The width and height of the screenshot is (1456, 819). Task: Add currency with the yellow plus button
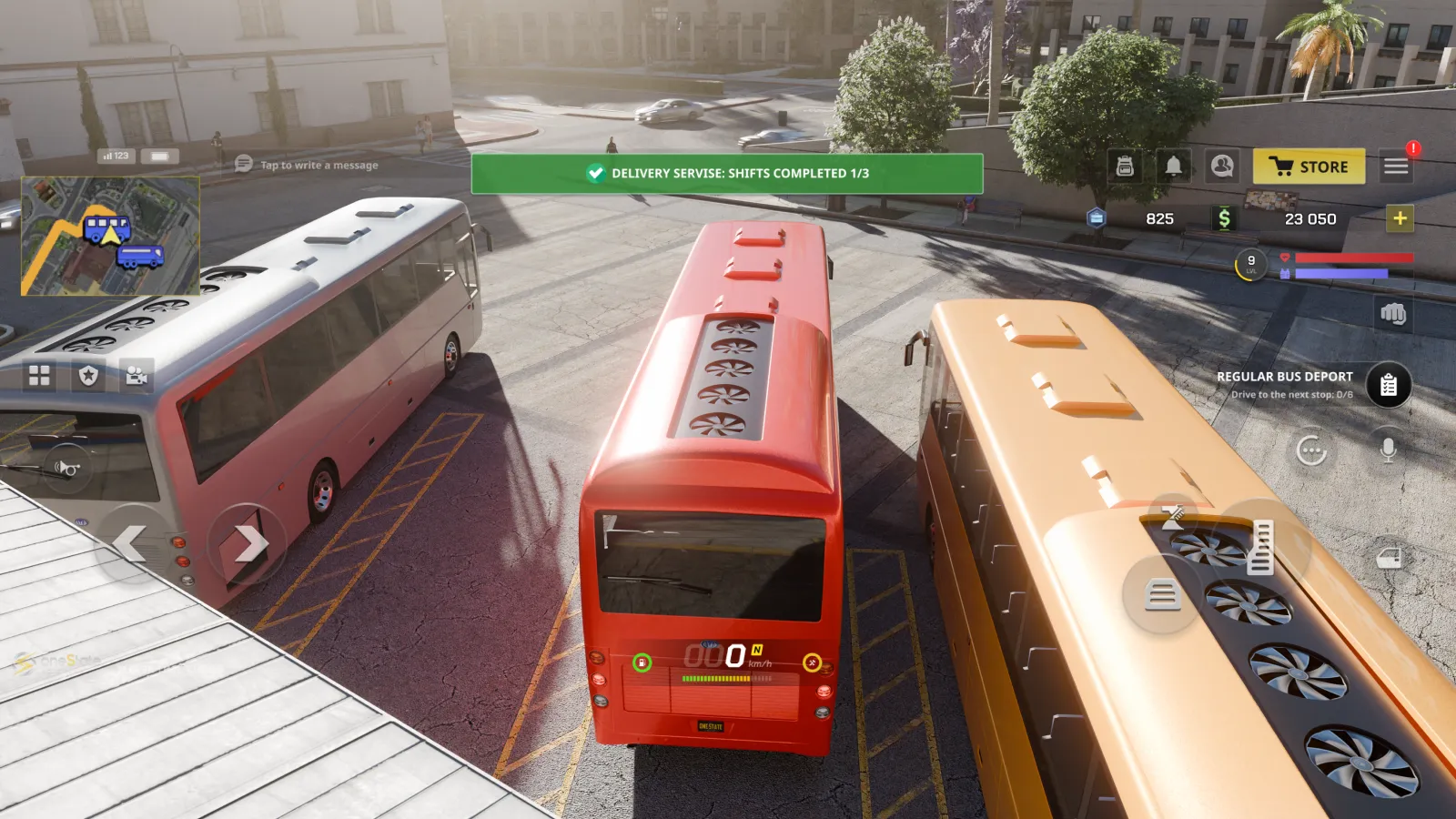[1400, 218]
